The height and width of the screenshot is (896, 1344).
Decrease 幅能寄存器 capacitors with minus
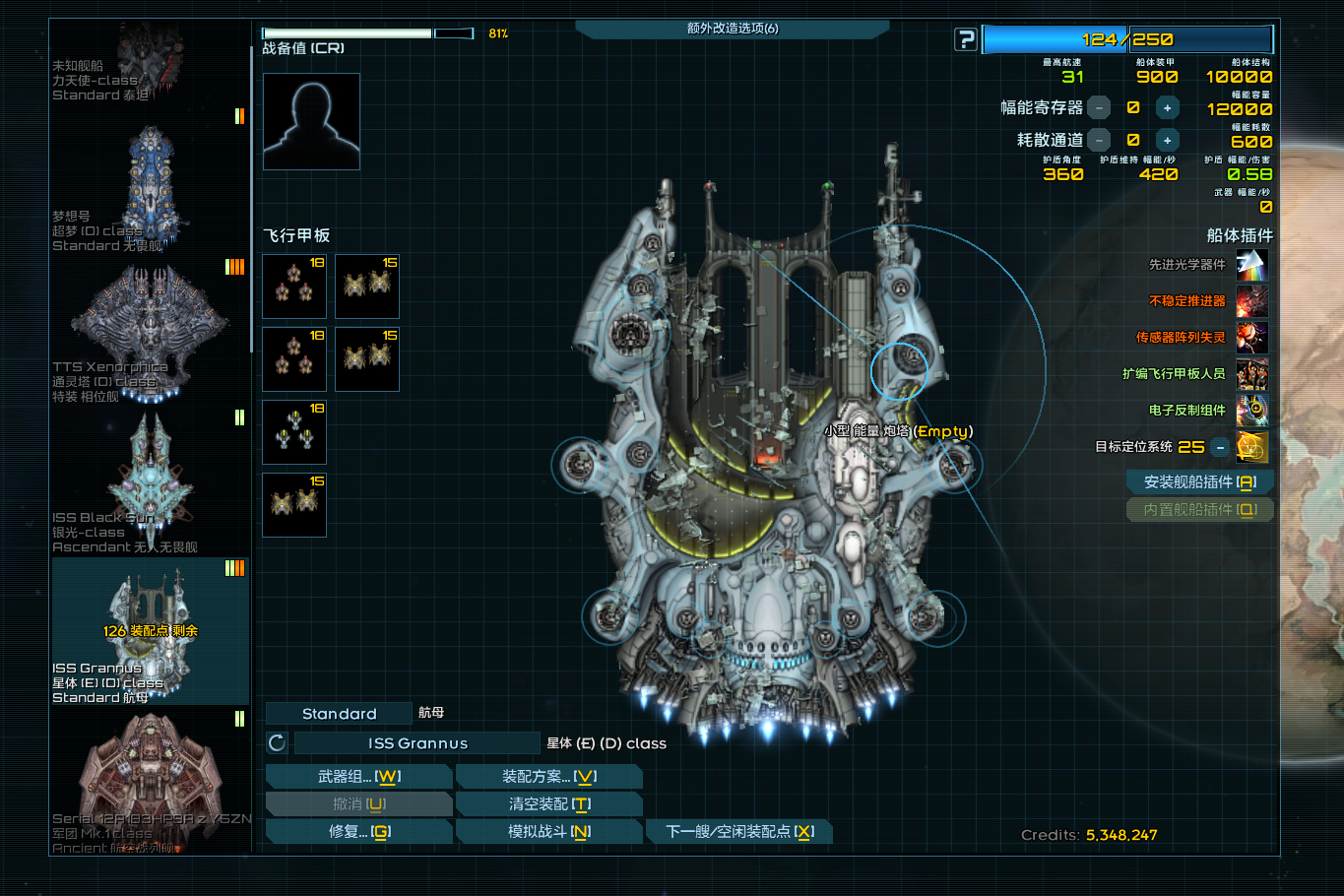(x=1099, y=108)
